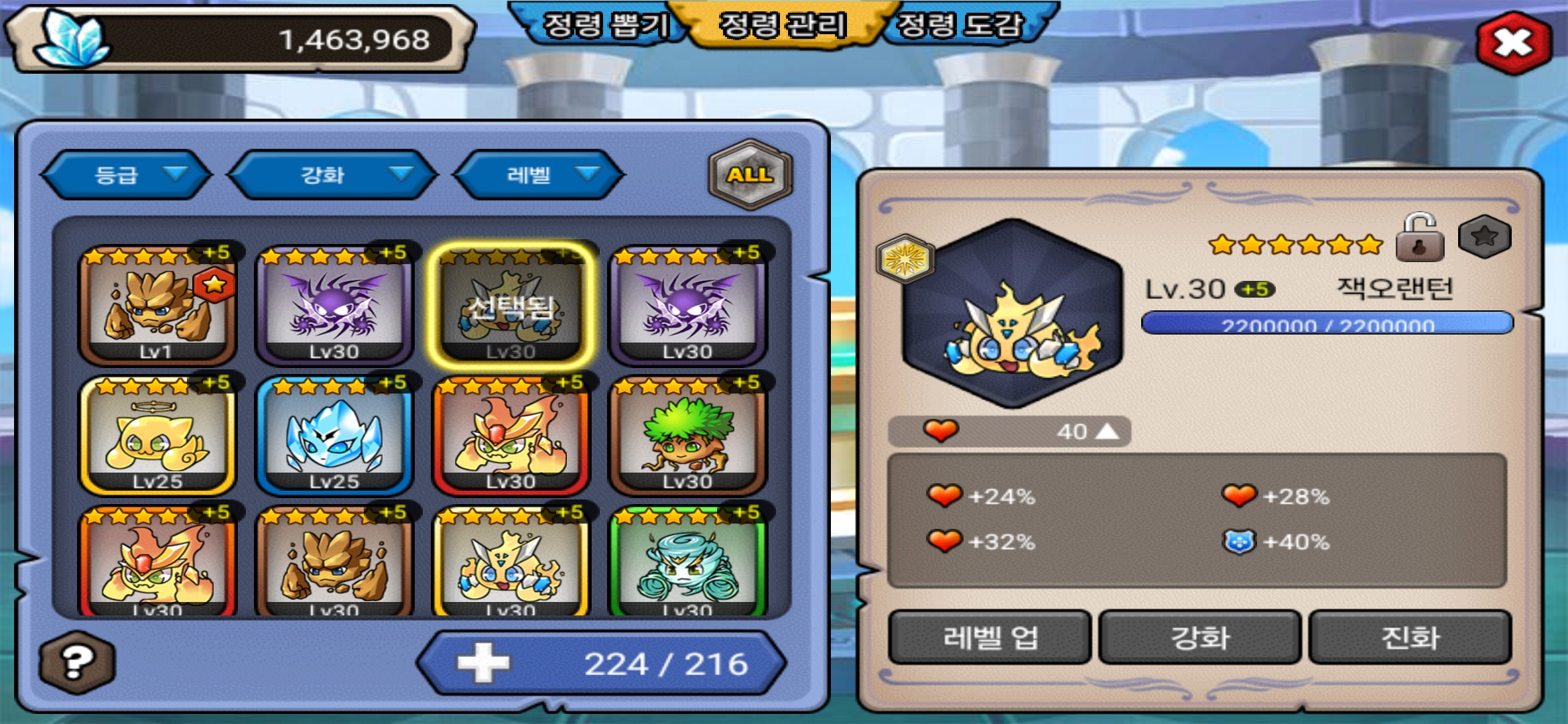
Task: Open the 강화 filter dropdown
Action: pos(332,175)
